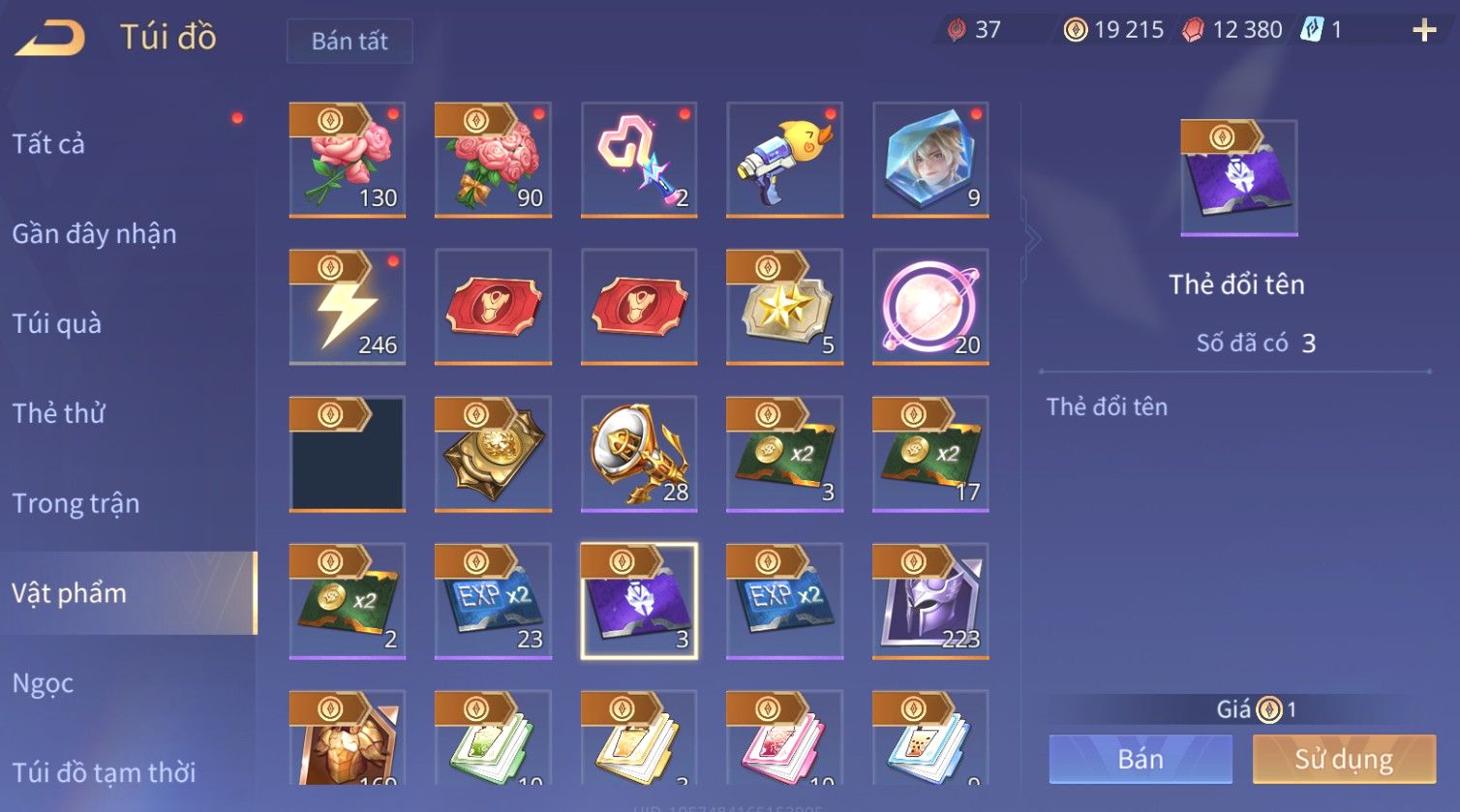Switch to the Trong trận tab
This screenshot has width=1460, height=812.
76,503
